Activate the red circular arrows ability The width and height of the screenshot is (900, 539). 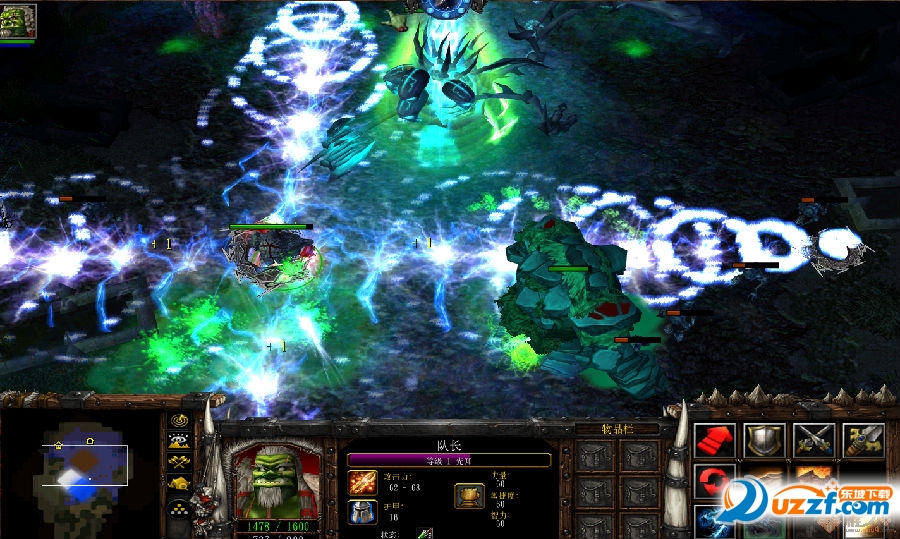[x=714, y=481]
